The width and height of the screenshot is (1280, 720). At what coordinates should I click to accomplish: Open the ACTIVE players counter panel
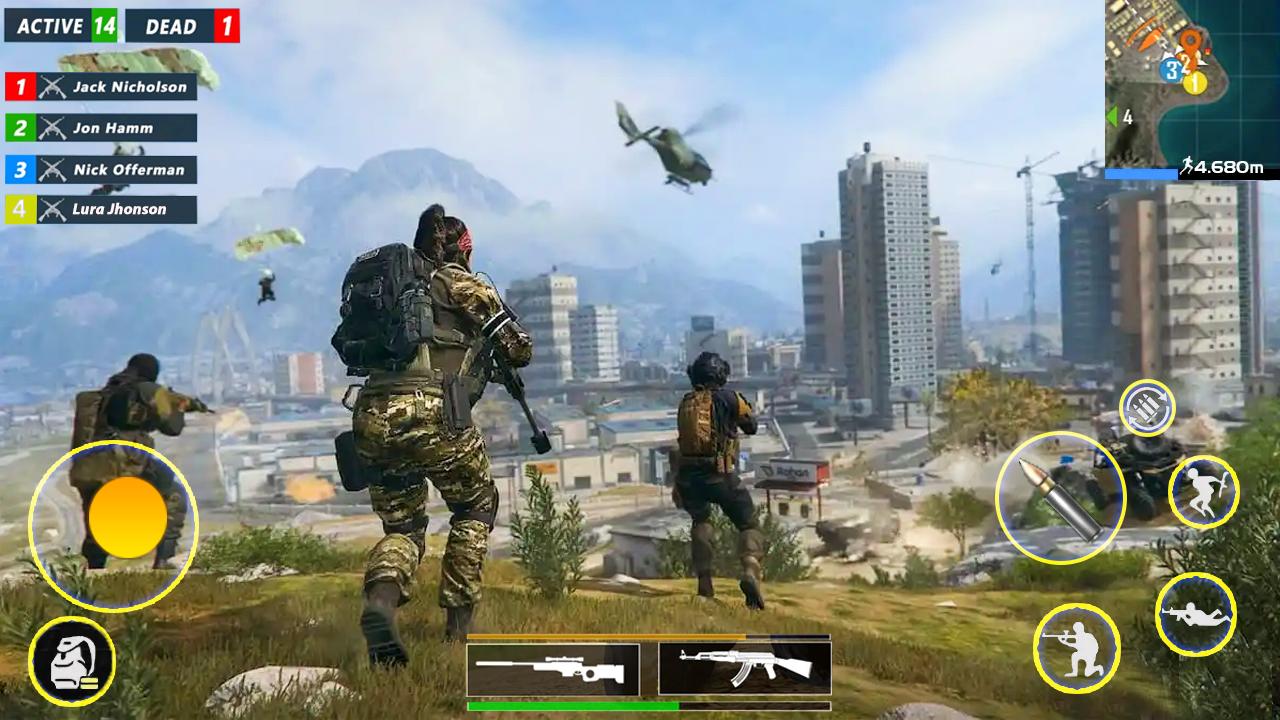(x=62, y=27)
